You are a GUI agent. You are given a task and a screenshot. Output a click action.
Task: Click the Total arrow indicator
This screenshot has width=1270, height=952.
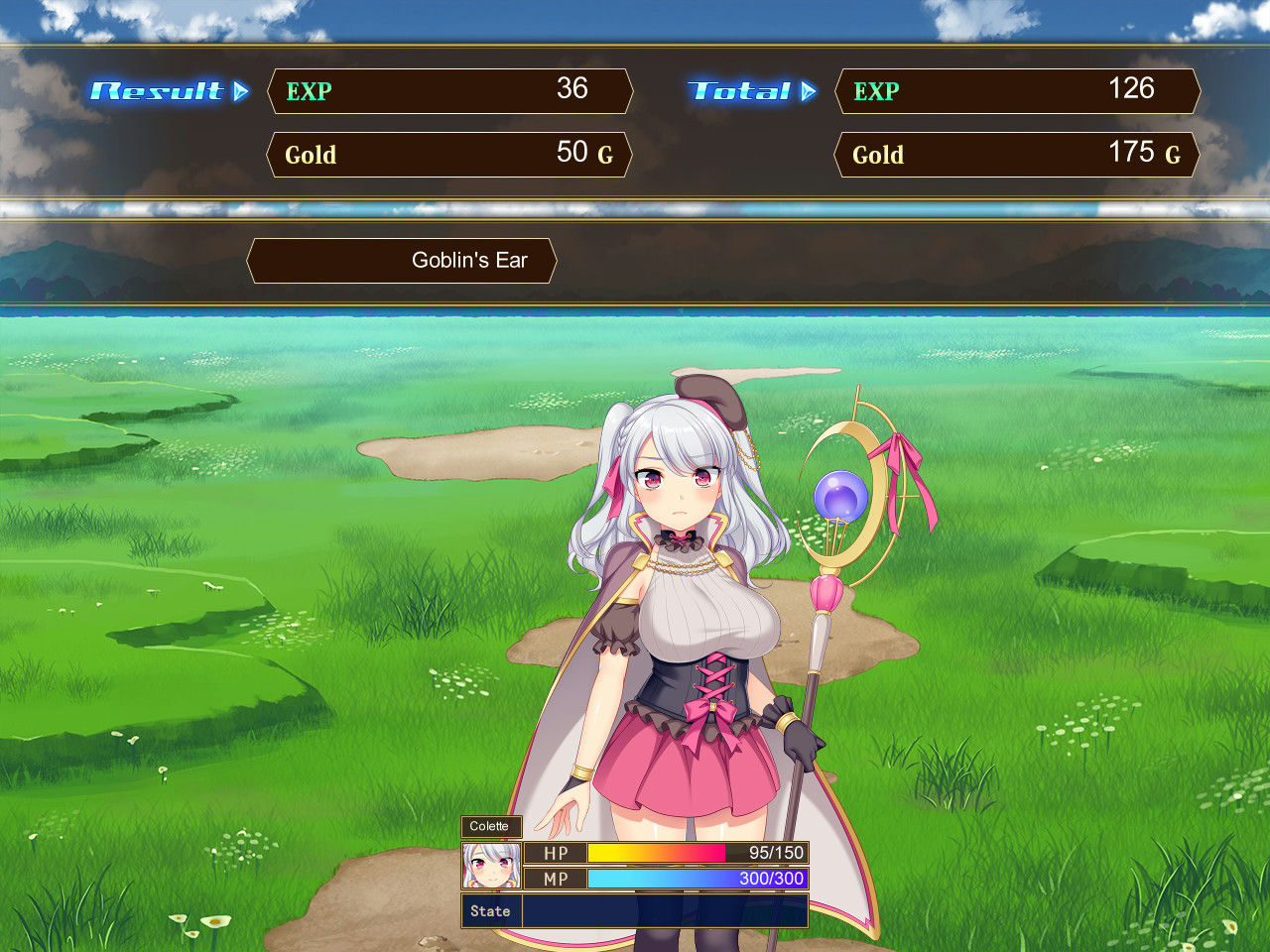click(809, 91)
